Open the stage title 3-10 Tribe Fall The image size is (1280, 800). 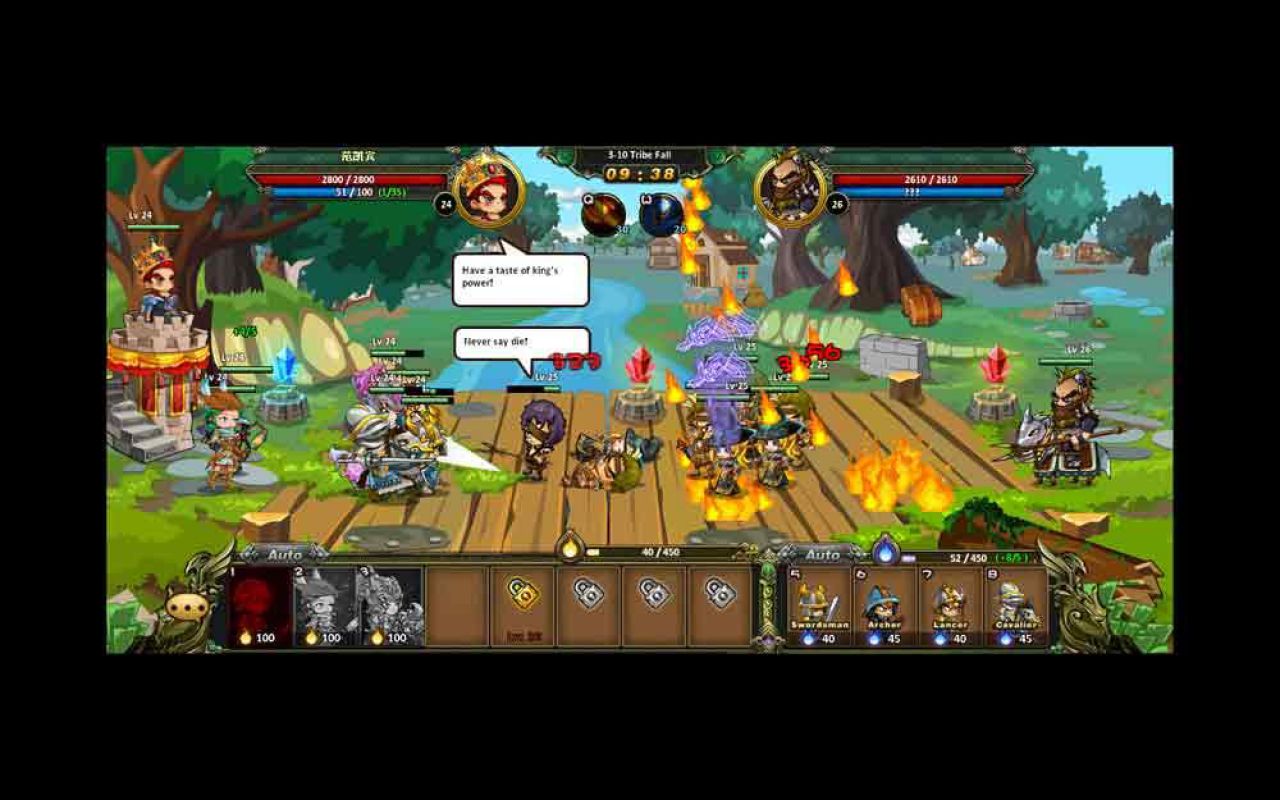click(x=638, y=157)
